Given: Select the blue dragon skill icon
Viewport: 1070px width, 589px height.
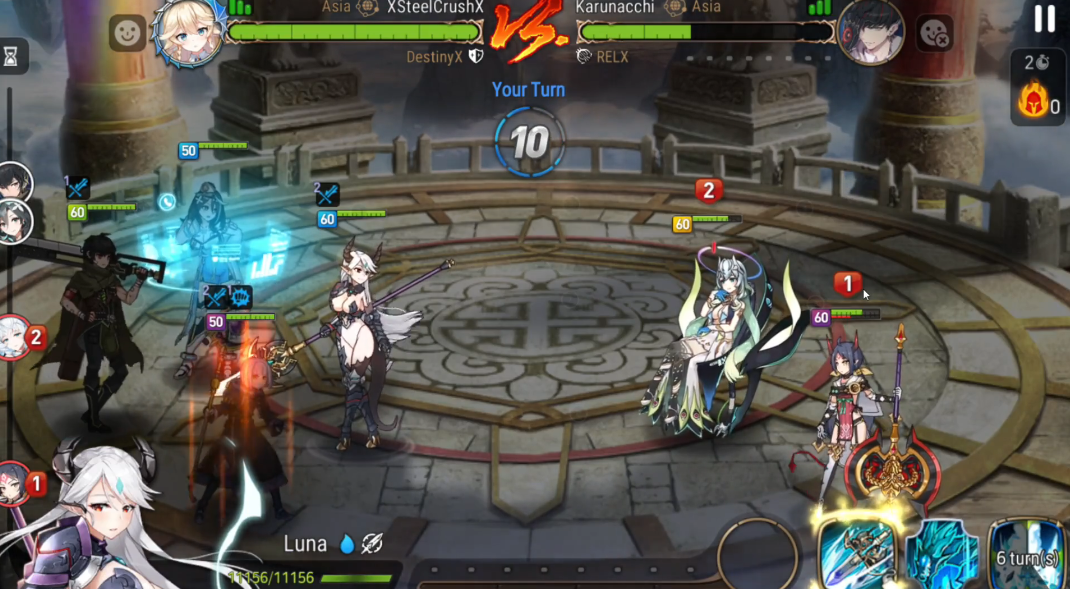Looking at the screenshot, I should (941, 555).
